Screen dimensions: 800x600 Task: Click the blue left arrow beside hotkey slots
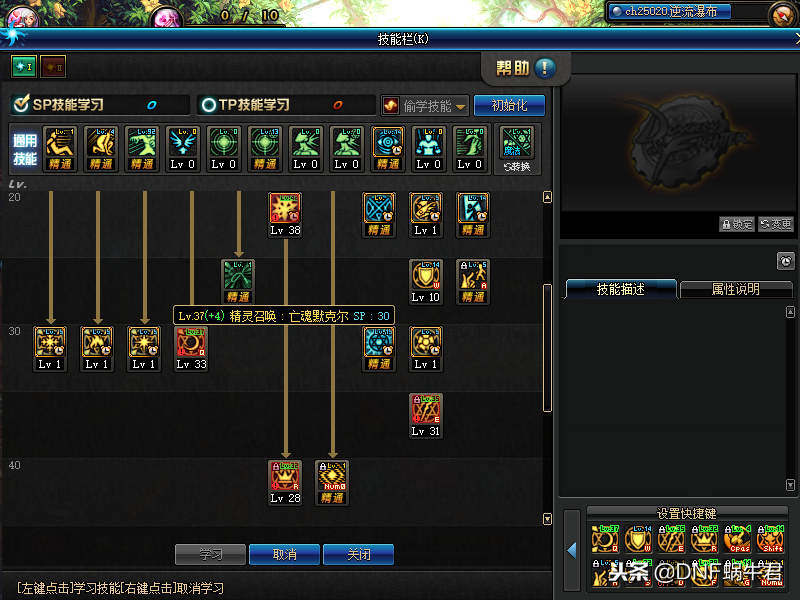571,549
